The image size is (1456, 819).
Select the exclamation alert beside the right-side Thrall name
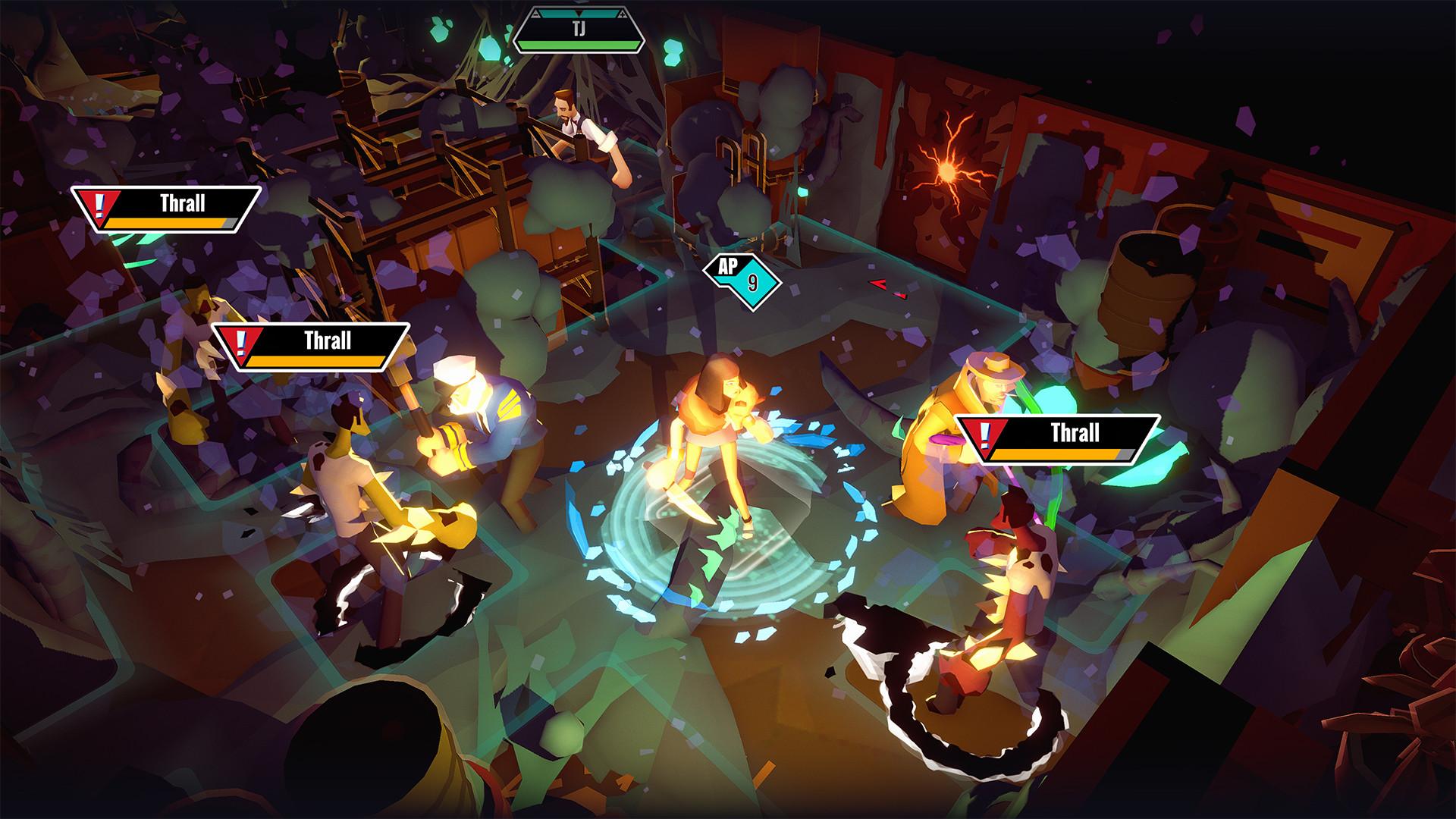pyautogui.click(x=985, y=436)
